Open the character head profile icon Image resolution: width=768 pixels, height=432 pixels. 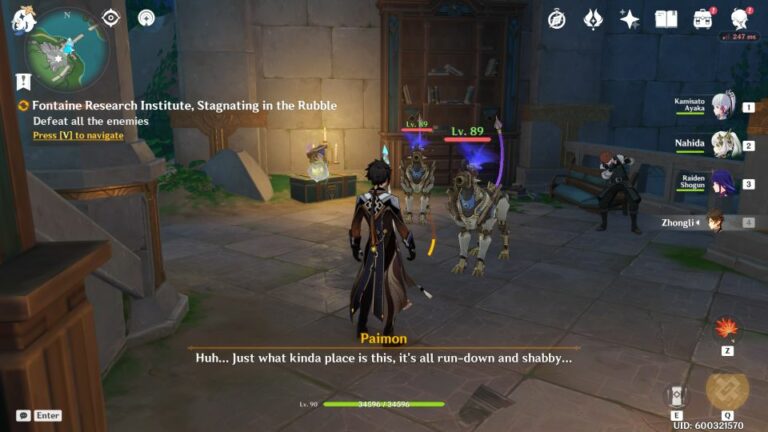(739, 19)
